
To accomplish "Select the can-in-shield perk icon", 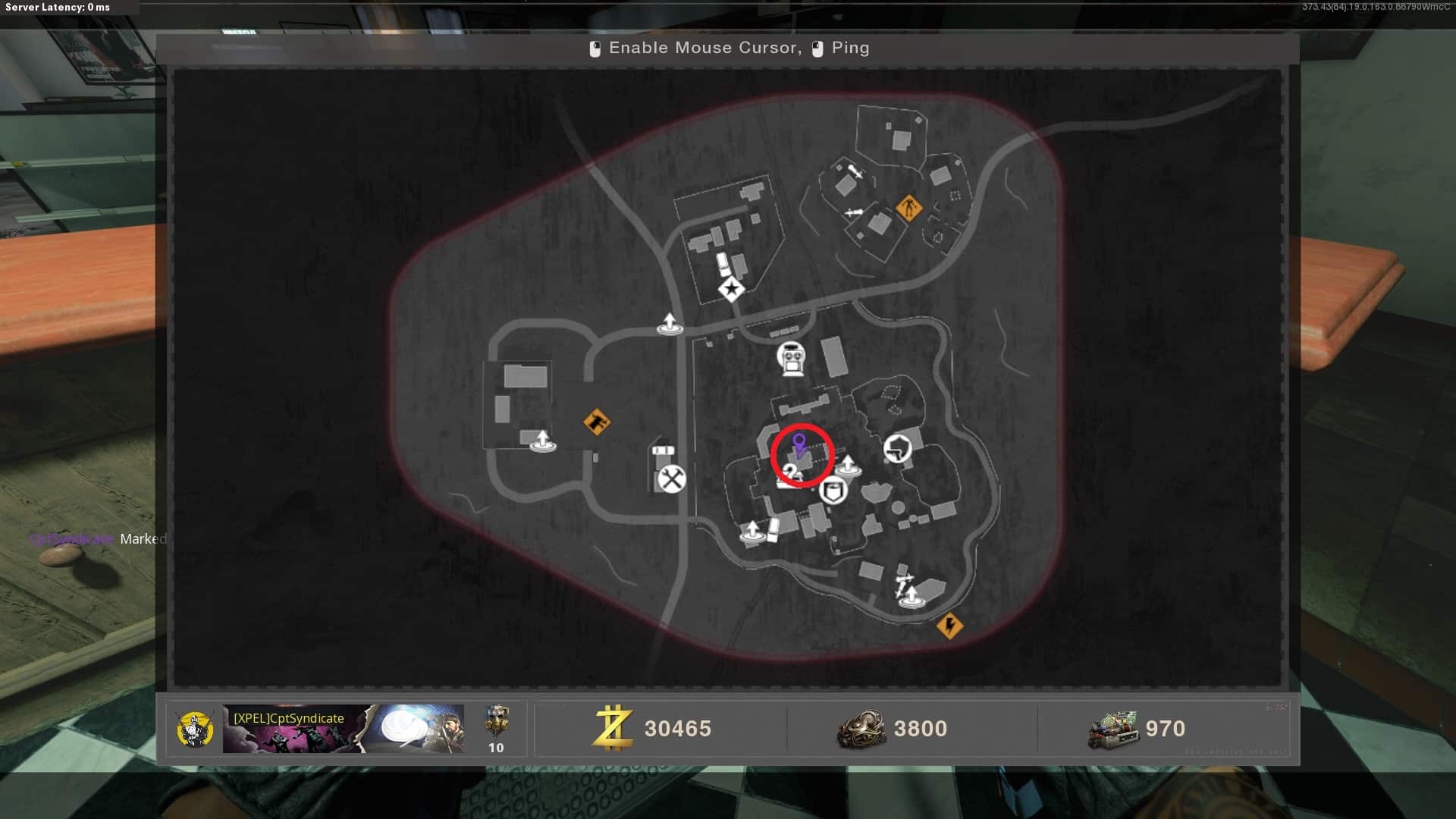I will point(833,491).
